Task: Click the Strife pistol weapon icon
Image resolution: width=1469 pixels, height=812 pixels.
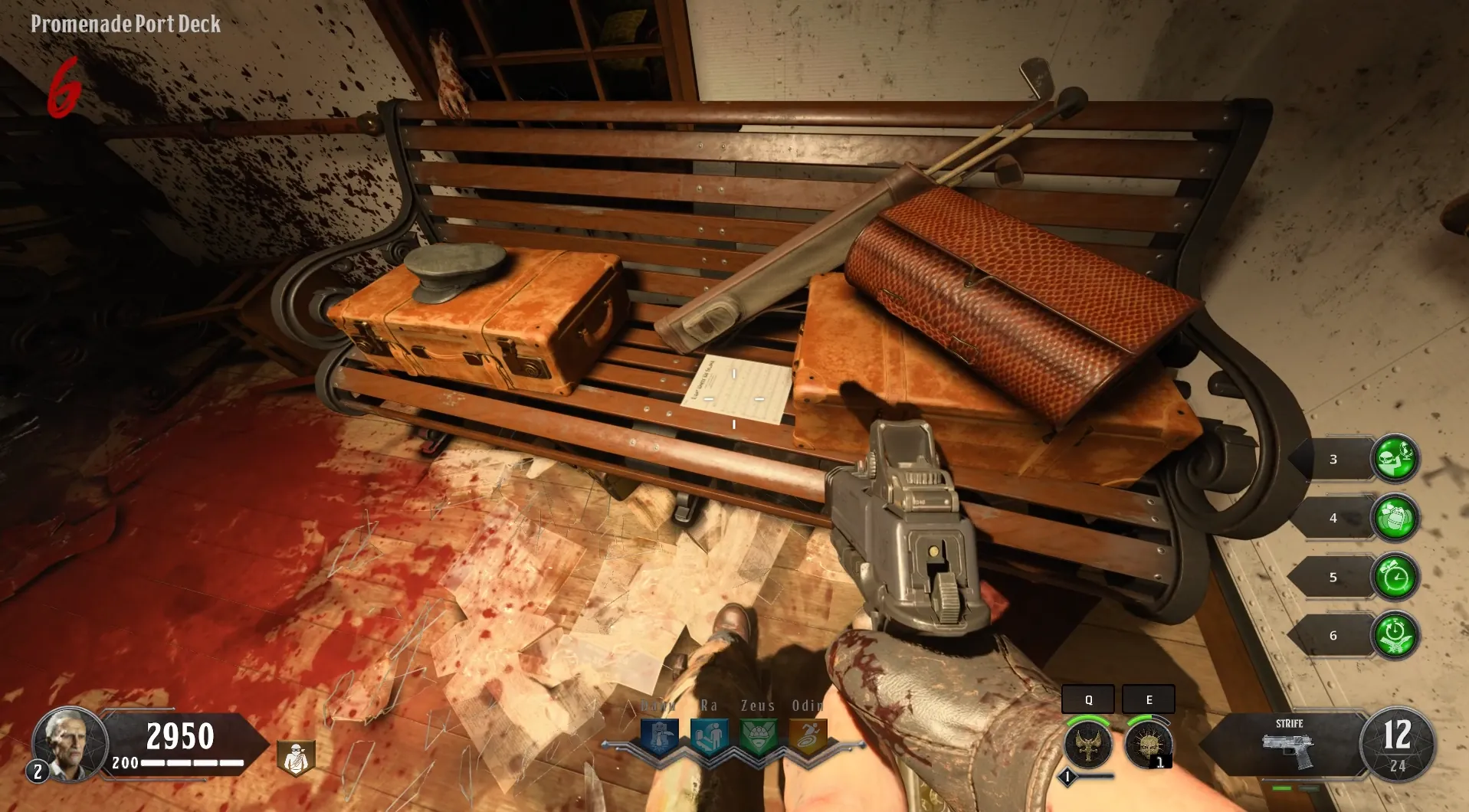Action: tap(1287, 751)
